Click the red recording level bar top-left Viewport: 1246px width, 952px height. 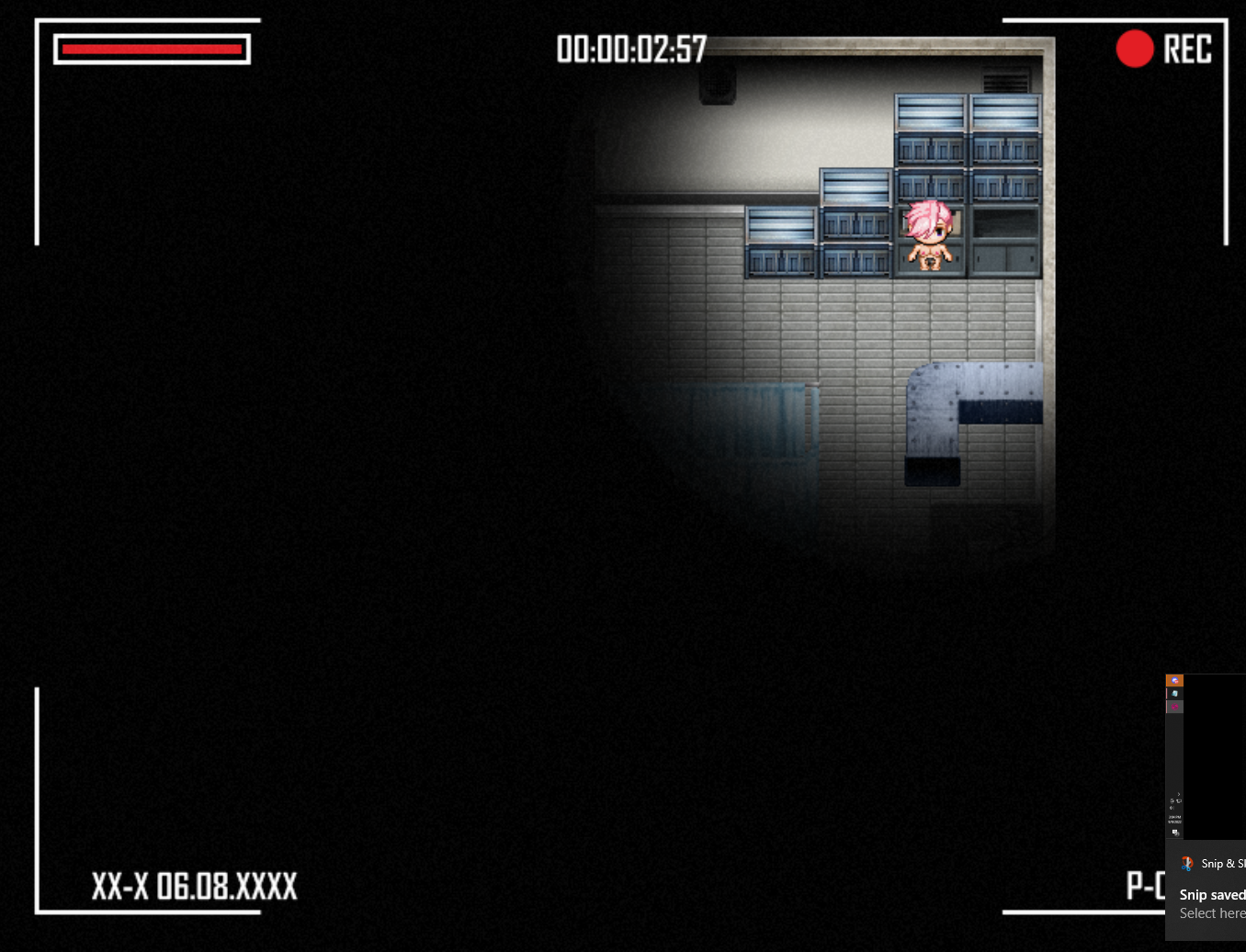[151, 49]
